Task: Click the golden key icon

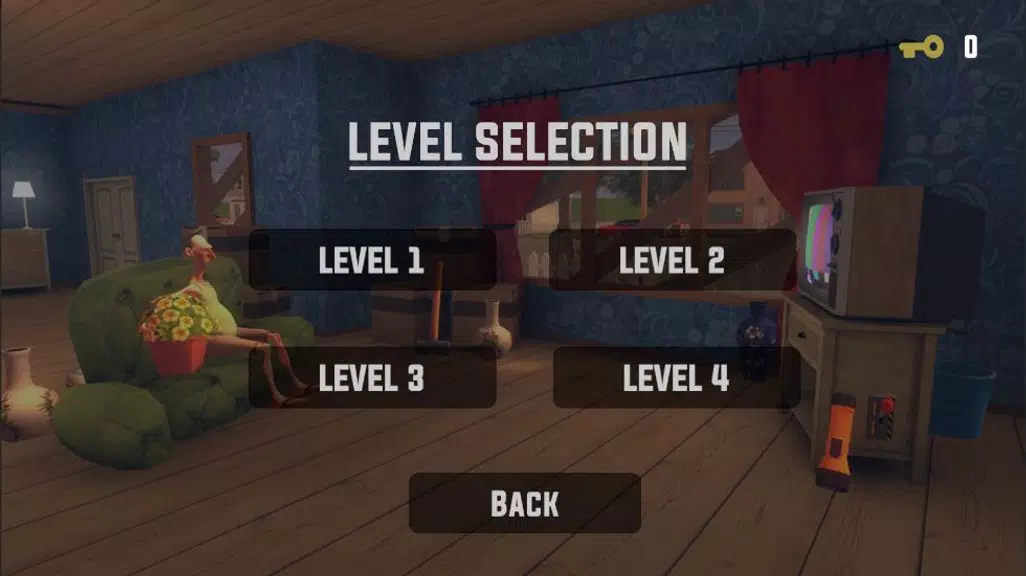Action: tap(921, 47)
